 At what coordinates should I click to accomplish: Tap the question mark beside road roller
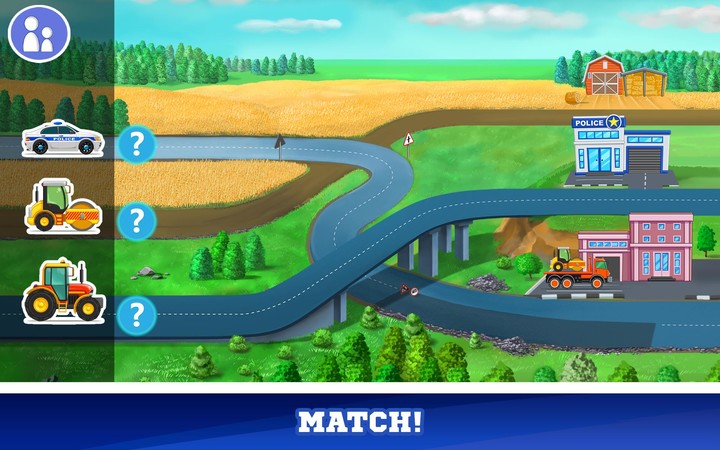(137, 220)
